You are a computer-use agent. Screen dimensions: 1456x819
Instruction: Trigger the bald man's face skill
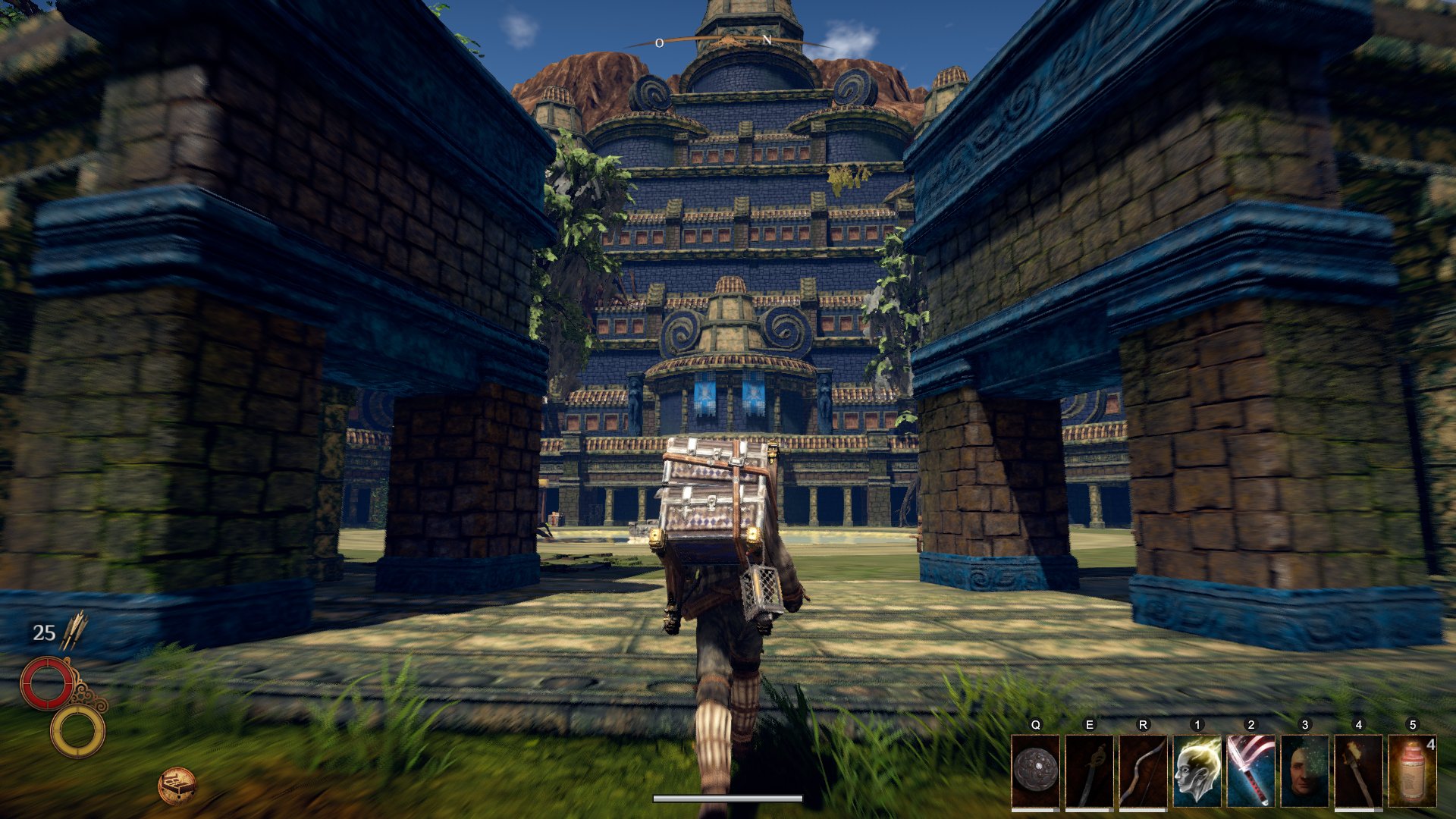(1305, 770)
